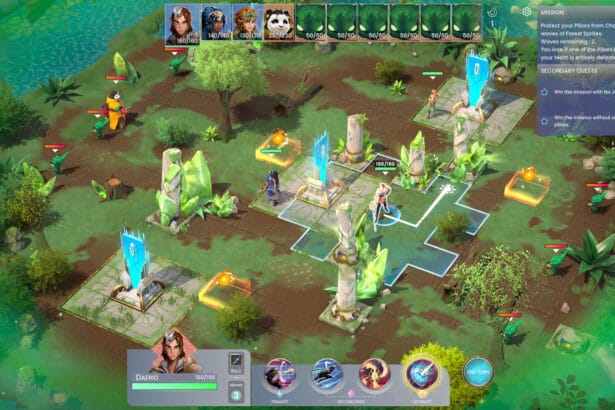Screen dimensions: 615x410
Task: Use the fiery Secondaries ability icon
Action: click(374, 374)
